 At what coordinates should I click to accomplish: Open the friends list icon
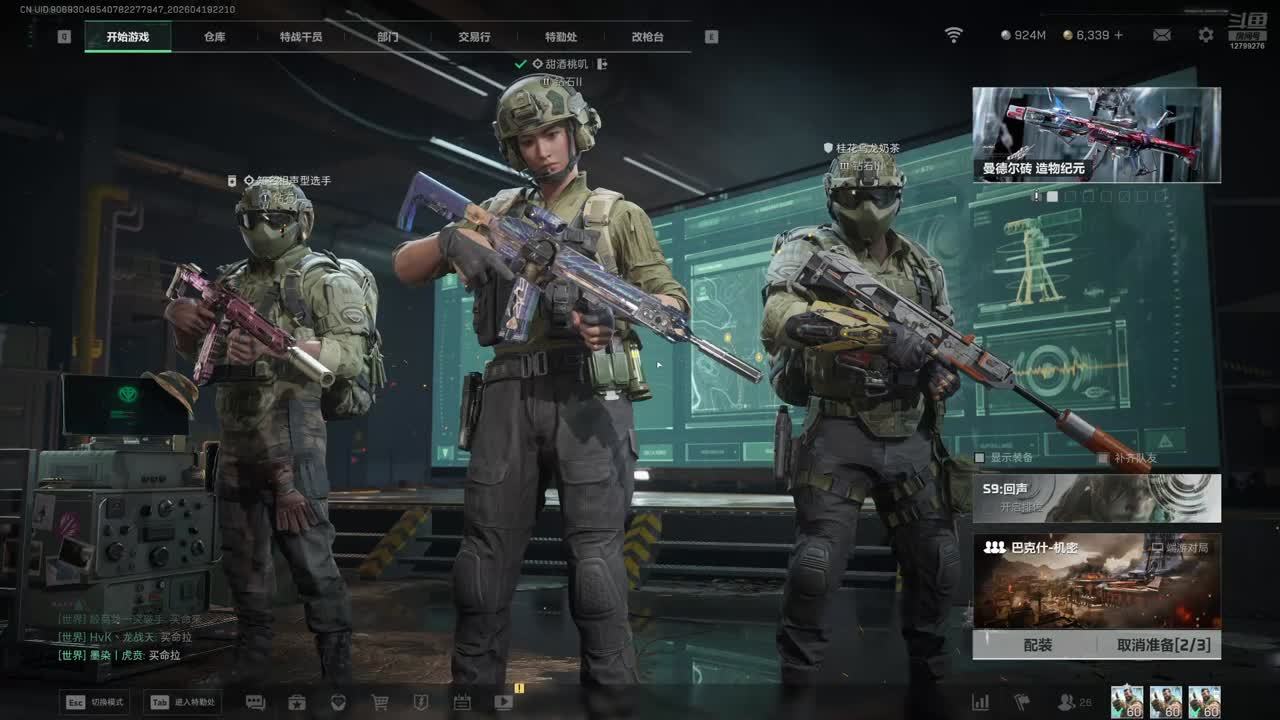click(1067, 702)
